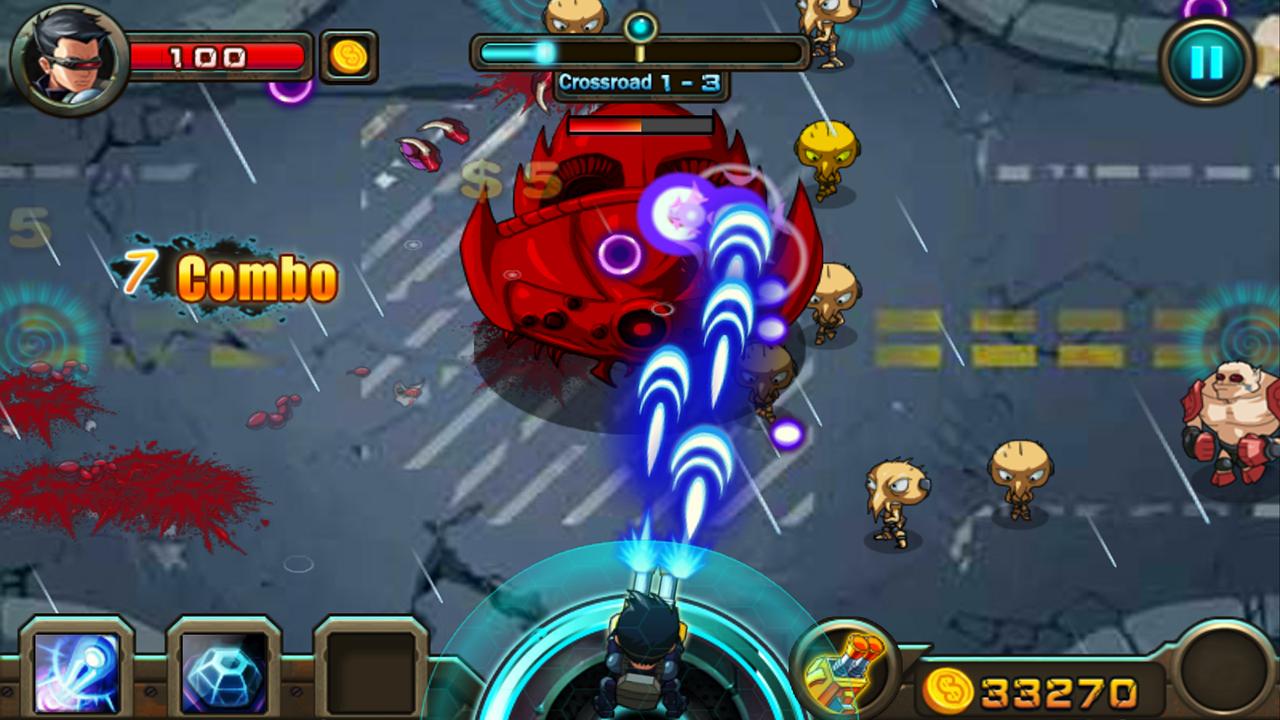Screen dimensions: 1280x720
Task: Pause the game
Action: click(x=1207, y=62)
